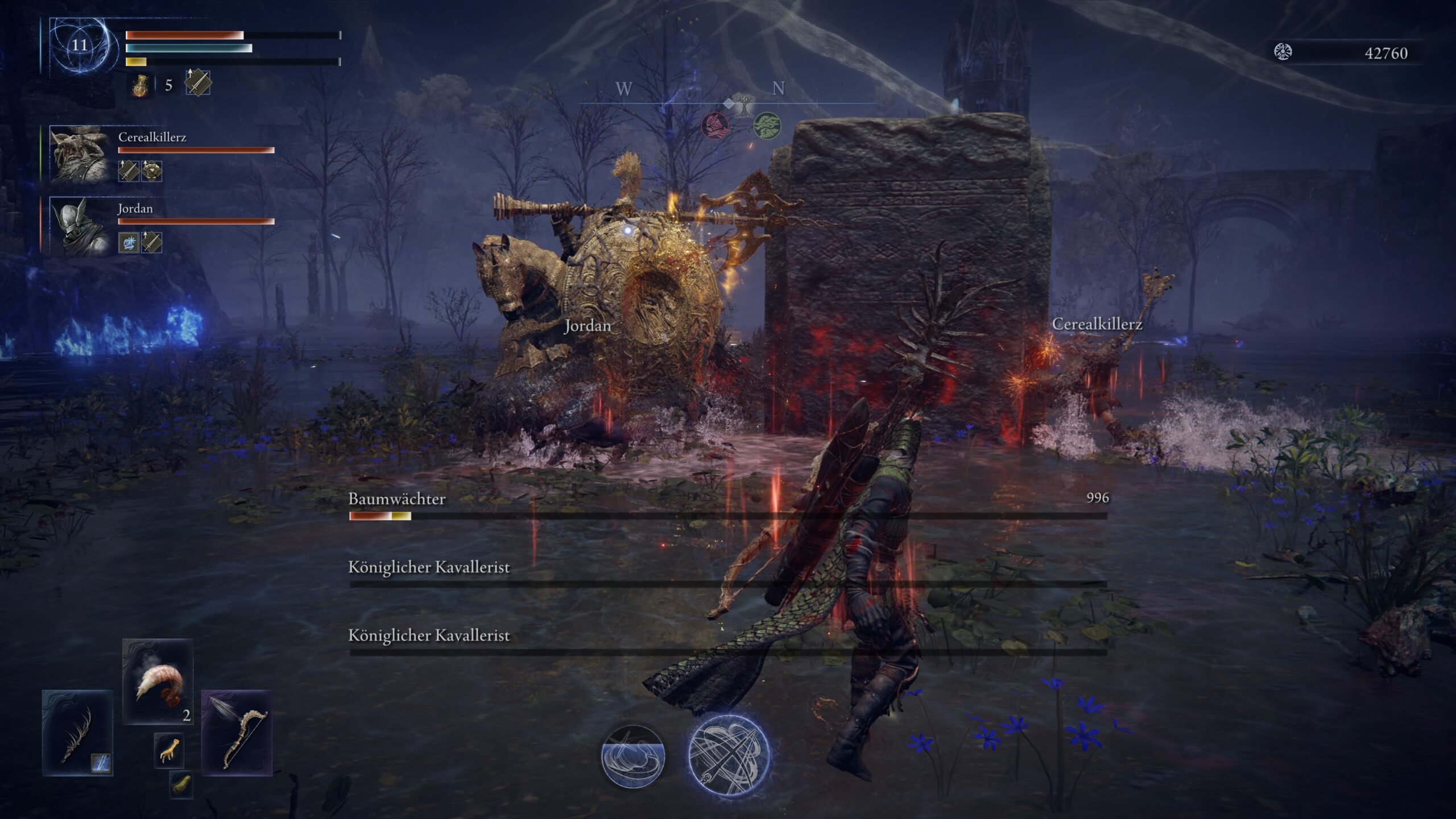Click the runes currency icon

click(1283, 52)
